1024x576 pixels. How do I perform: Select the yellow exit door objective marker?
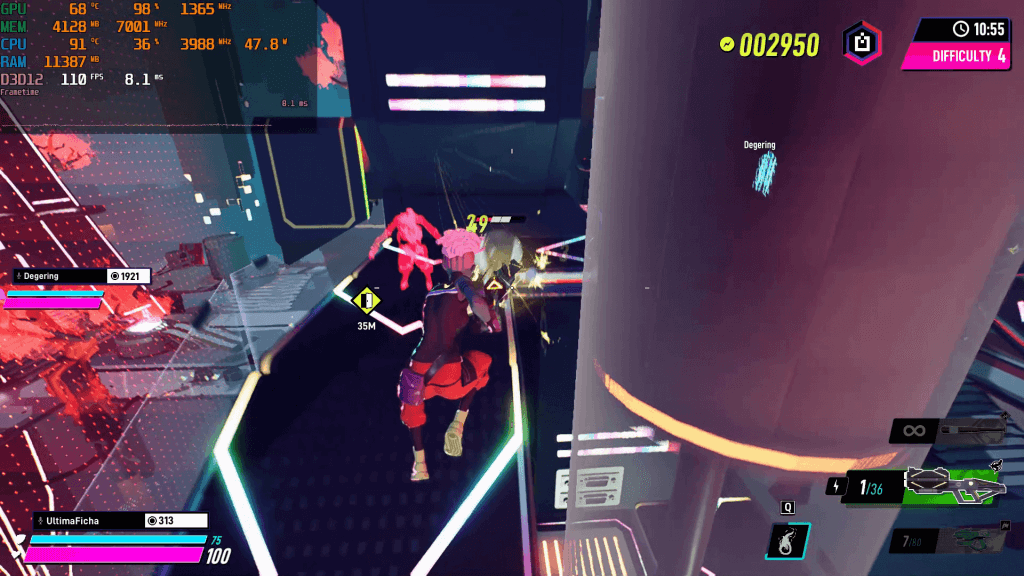pyautogui.click(x=367, y=300)
